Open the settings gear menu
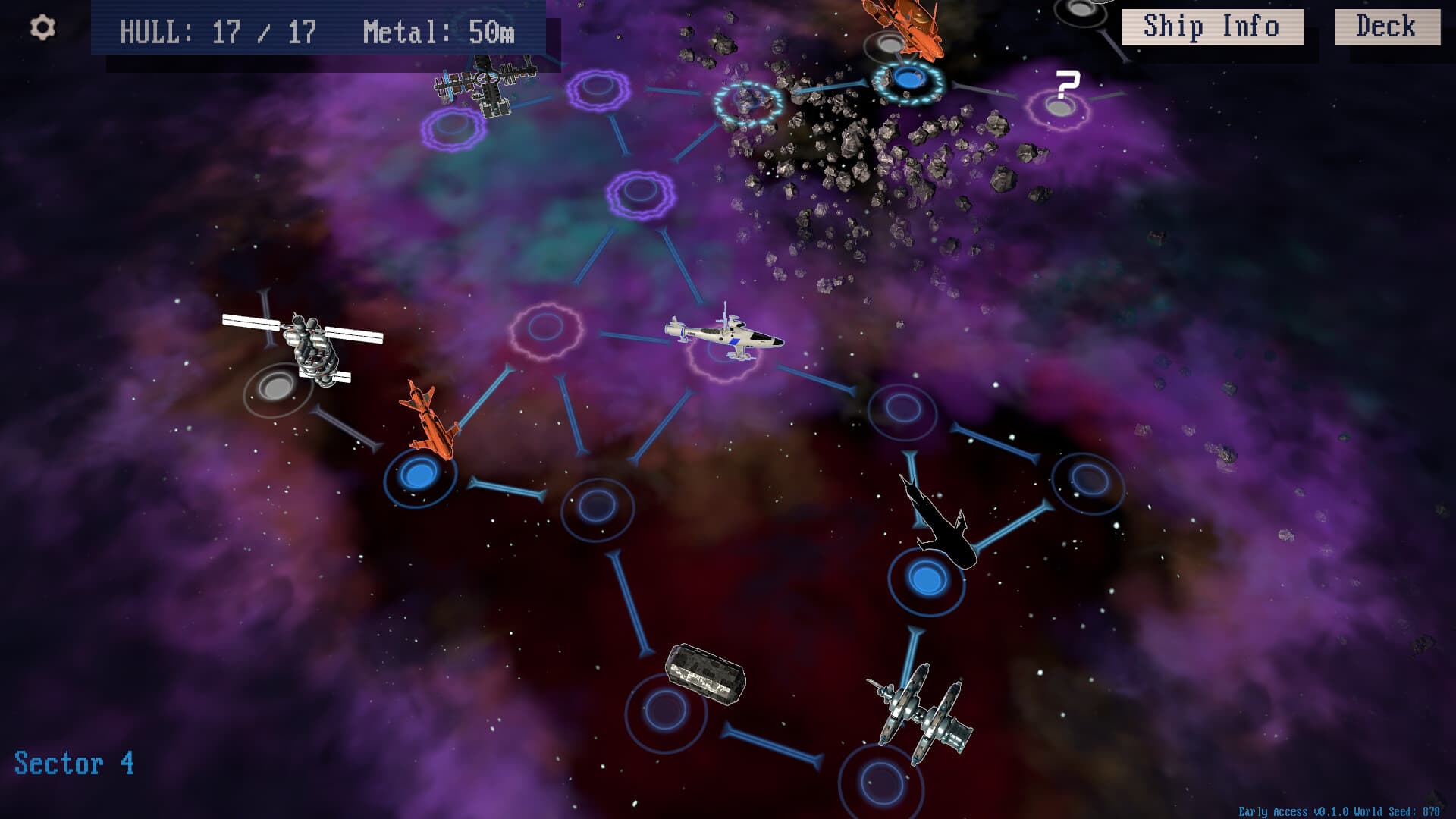Image resolution: width=1456 pixels, height=819 pixels. coord(43,27)
